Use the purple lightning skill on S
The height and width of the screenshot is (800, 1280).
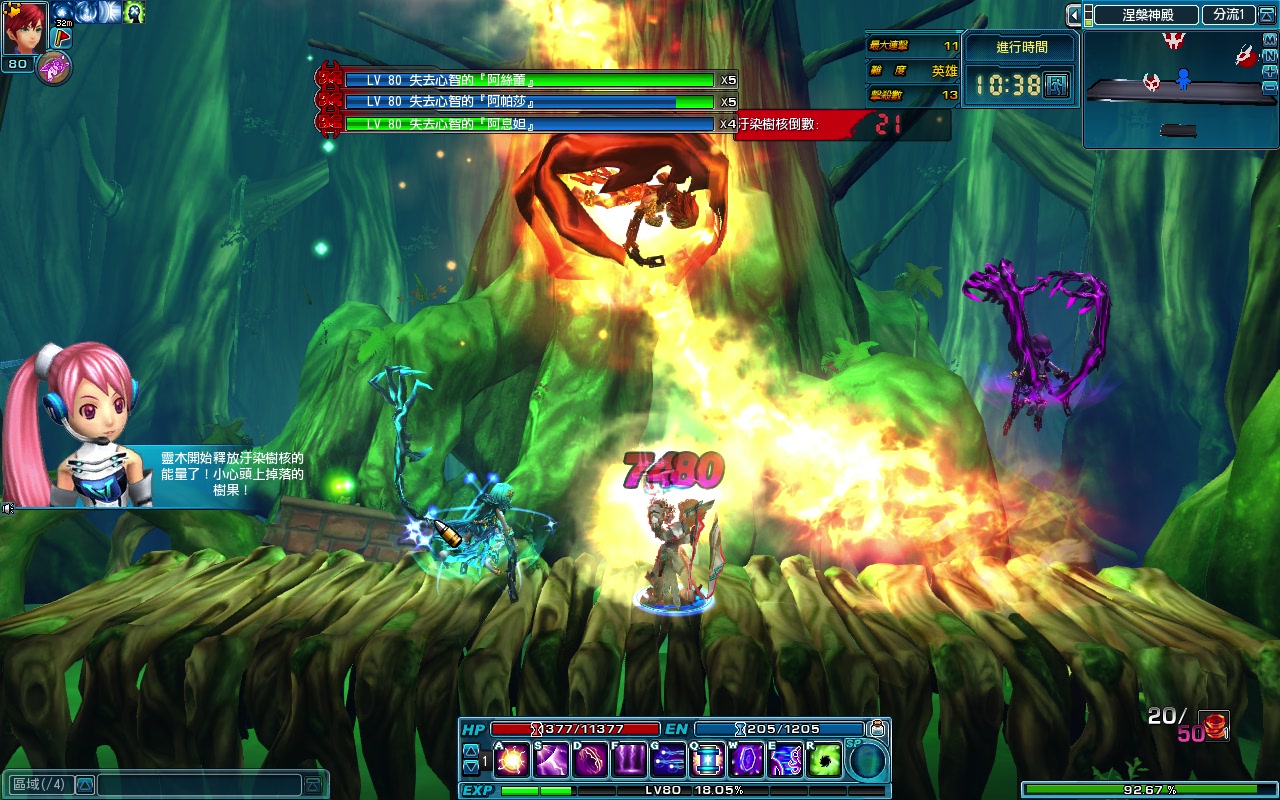[x=551, y=761]
